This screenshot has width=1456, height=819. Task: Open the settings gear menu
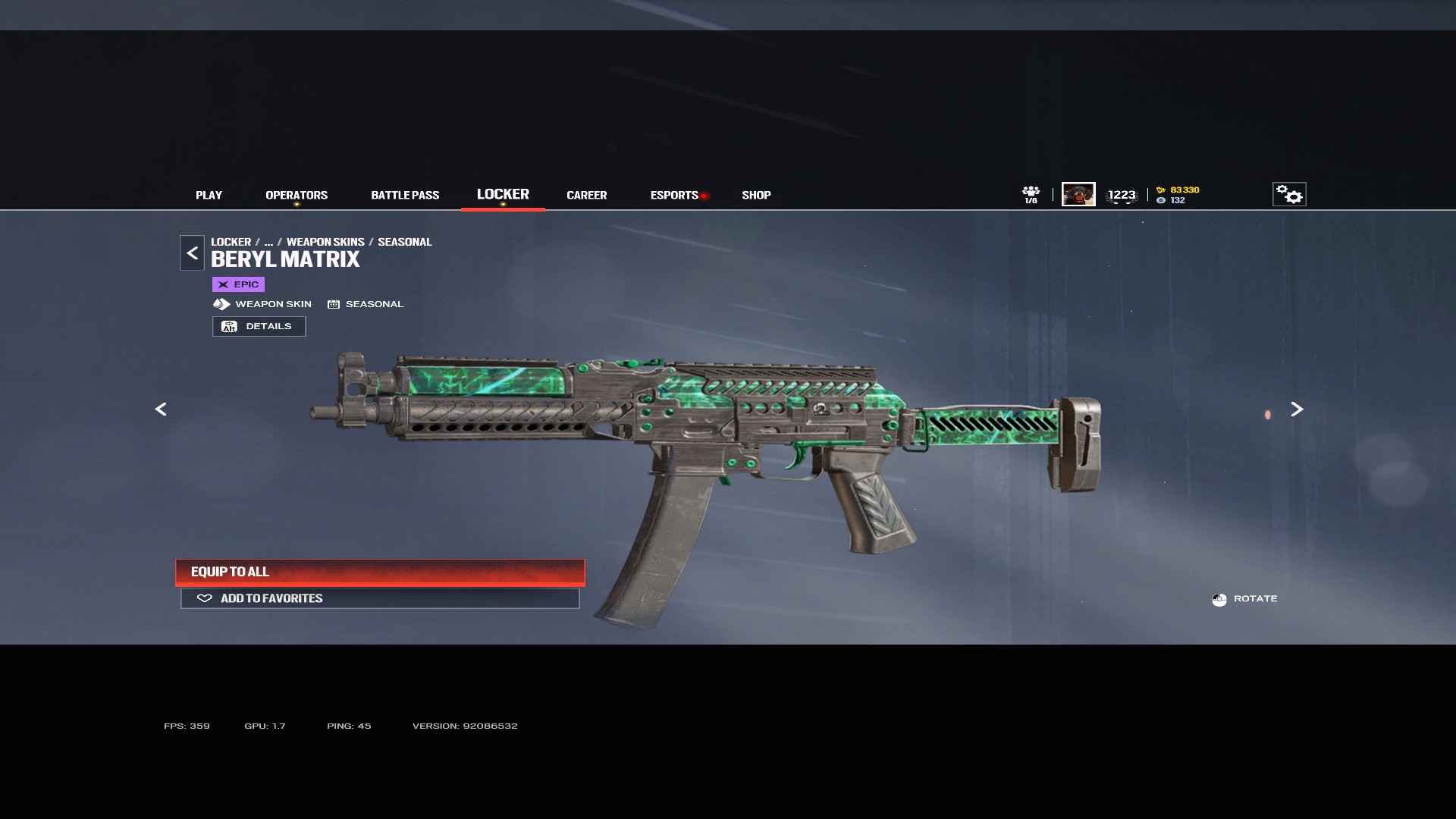pos(1288,195)
